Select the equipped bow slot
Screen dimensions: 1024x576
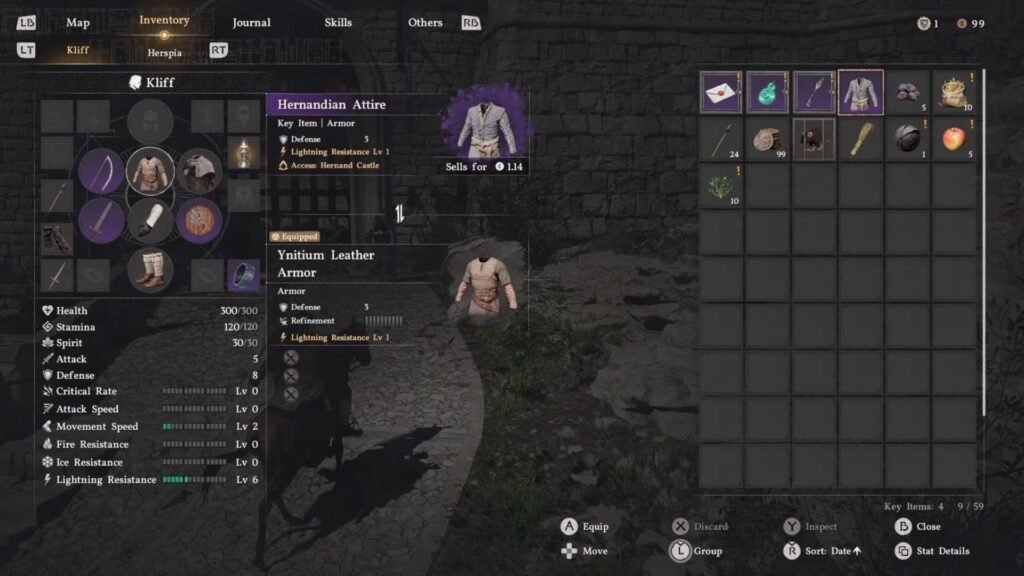[x=102, y=172]
